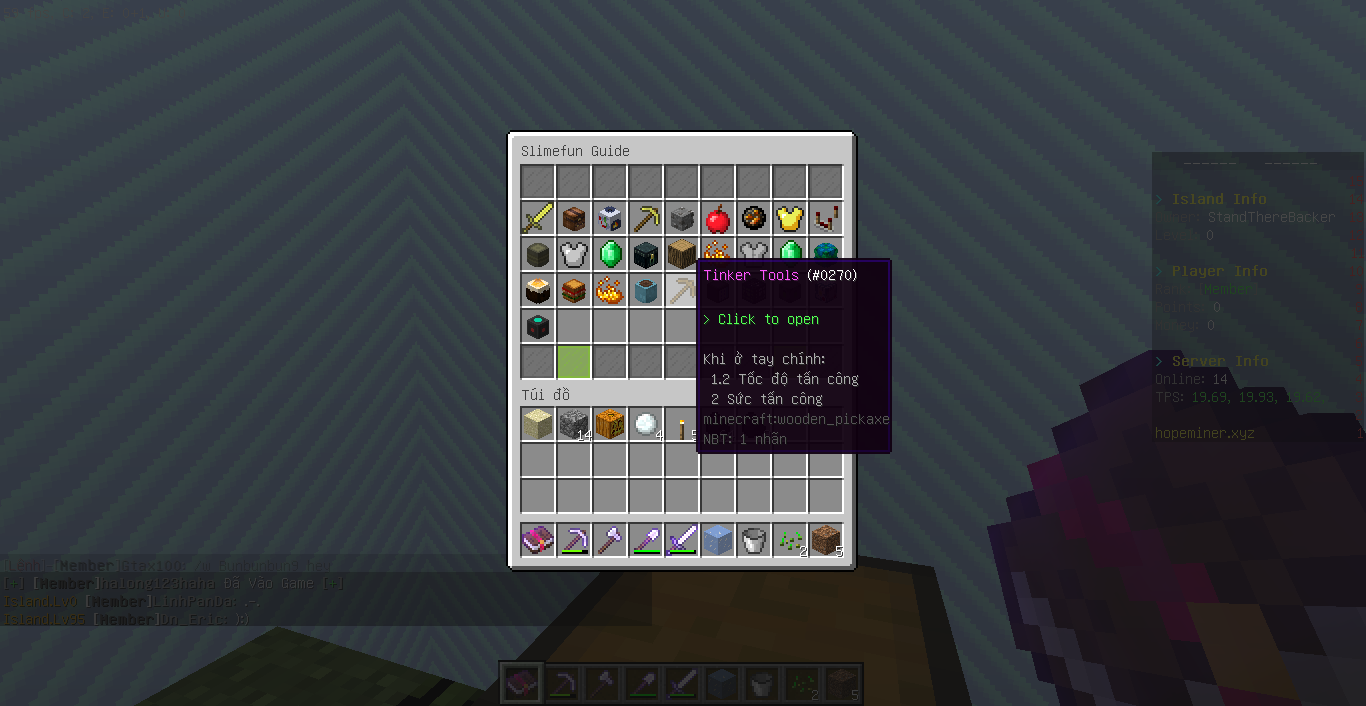Open the golden sword category

tap(538, 219)
